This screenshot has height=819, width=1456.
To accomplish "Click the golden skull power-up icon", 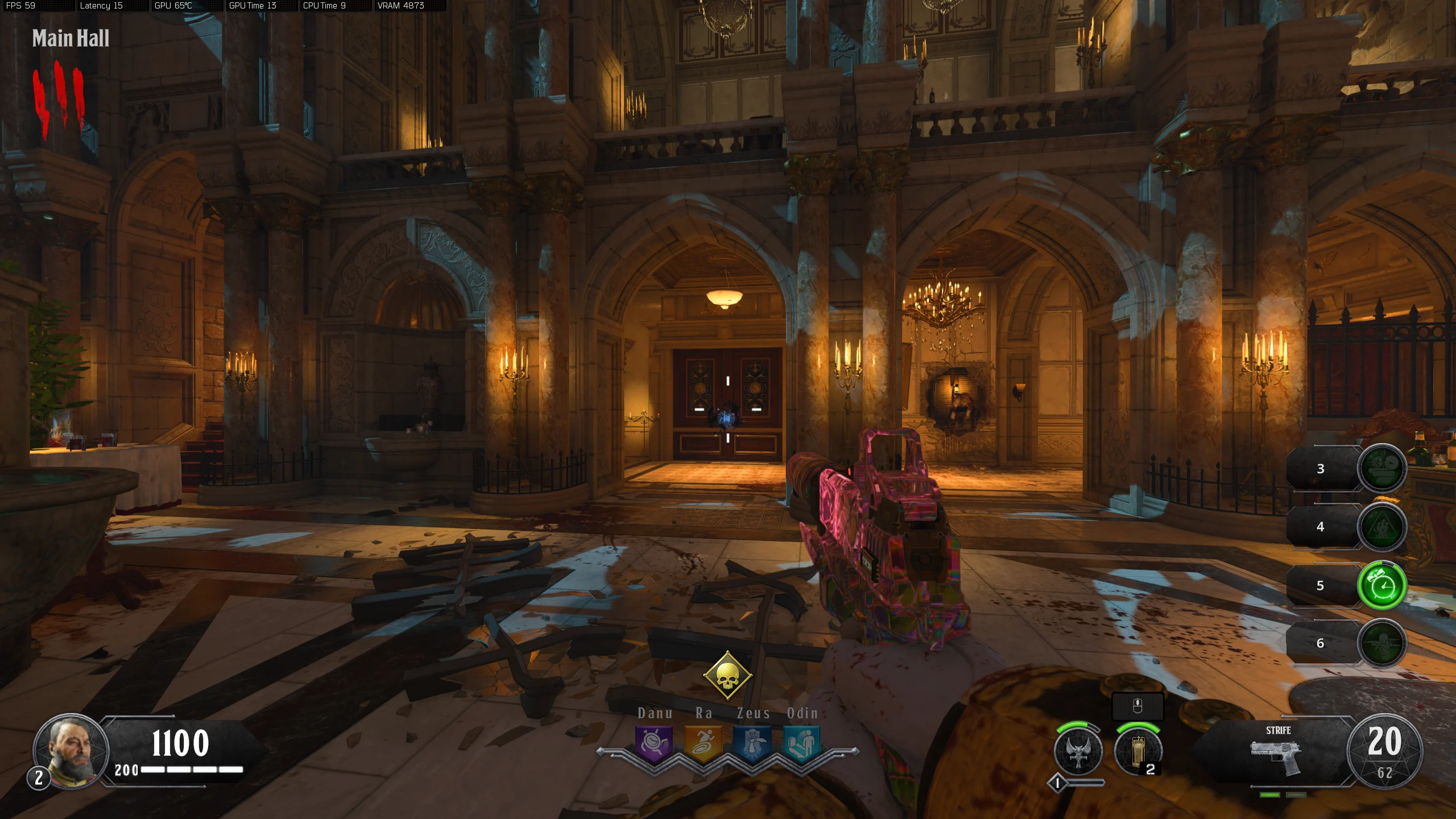I will (727, 676).
